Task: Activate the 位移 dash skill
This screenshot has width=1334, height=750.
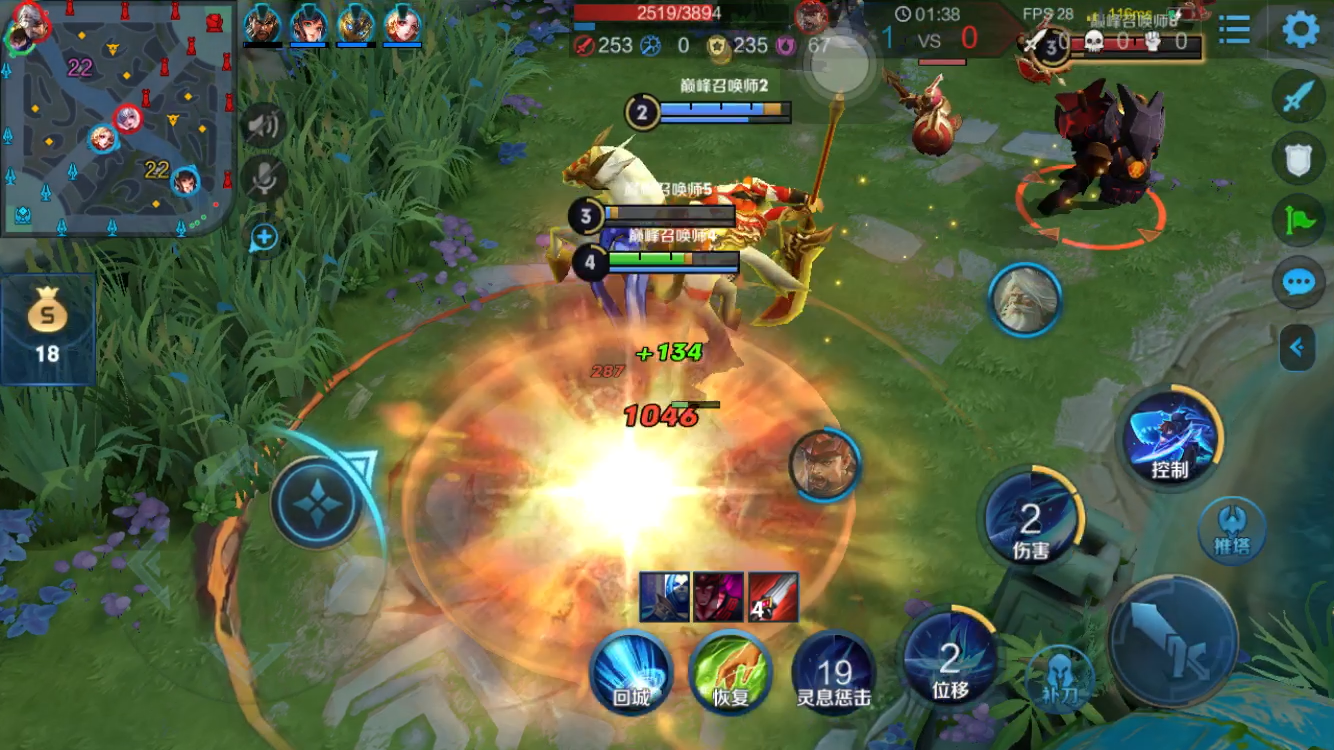Action: point(949,659)
